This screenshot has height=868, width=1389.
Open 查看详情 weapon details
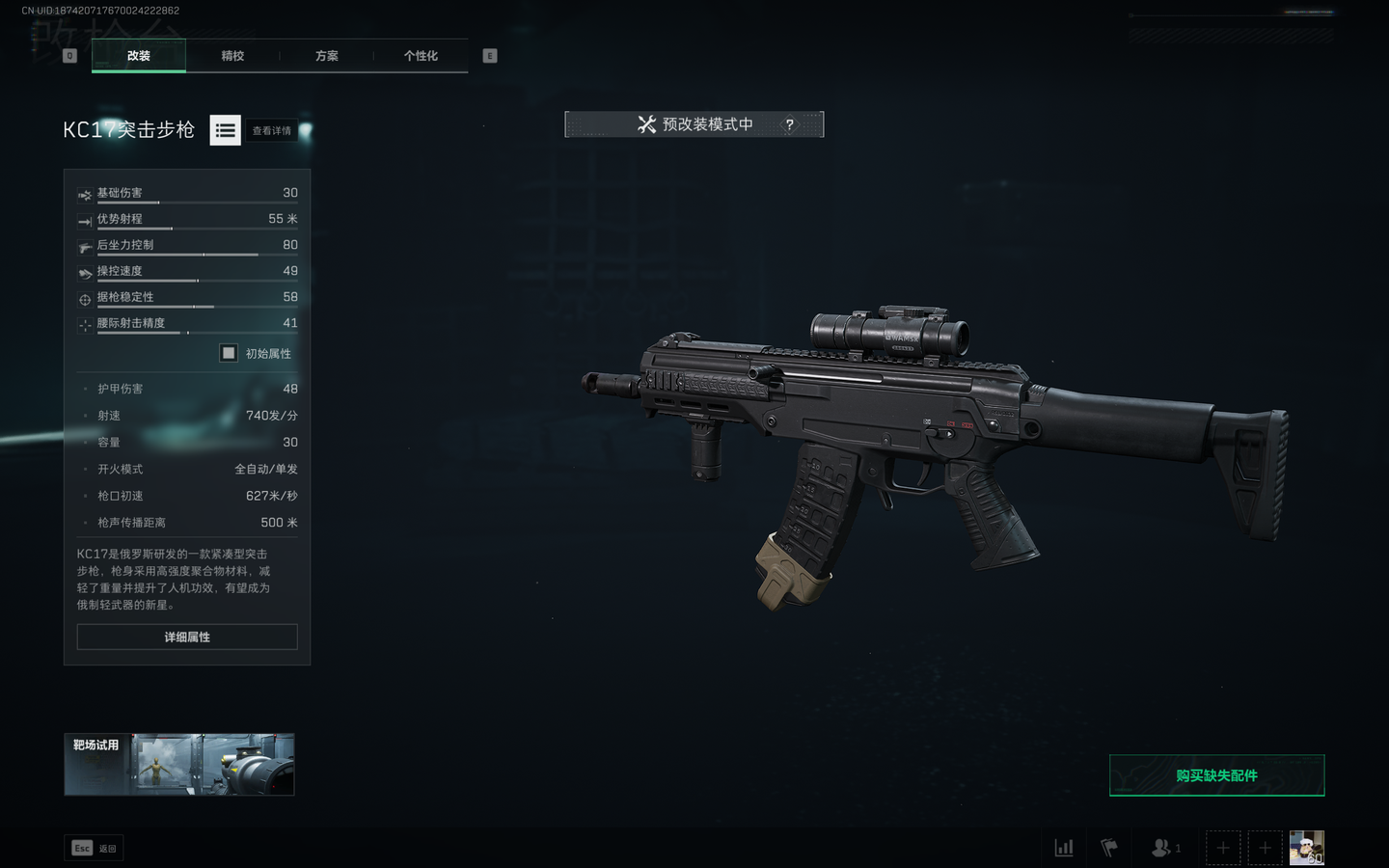point(272,130)
